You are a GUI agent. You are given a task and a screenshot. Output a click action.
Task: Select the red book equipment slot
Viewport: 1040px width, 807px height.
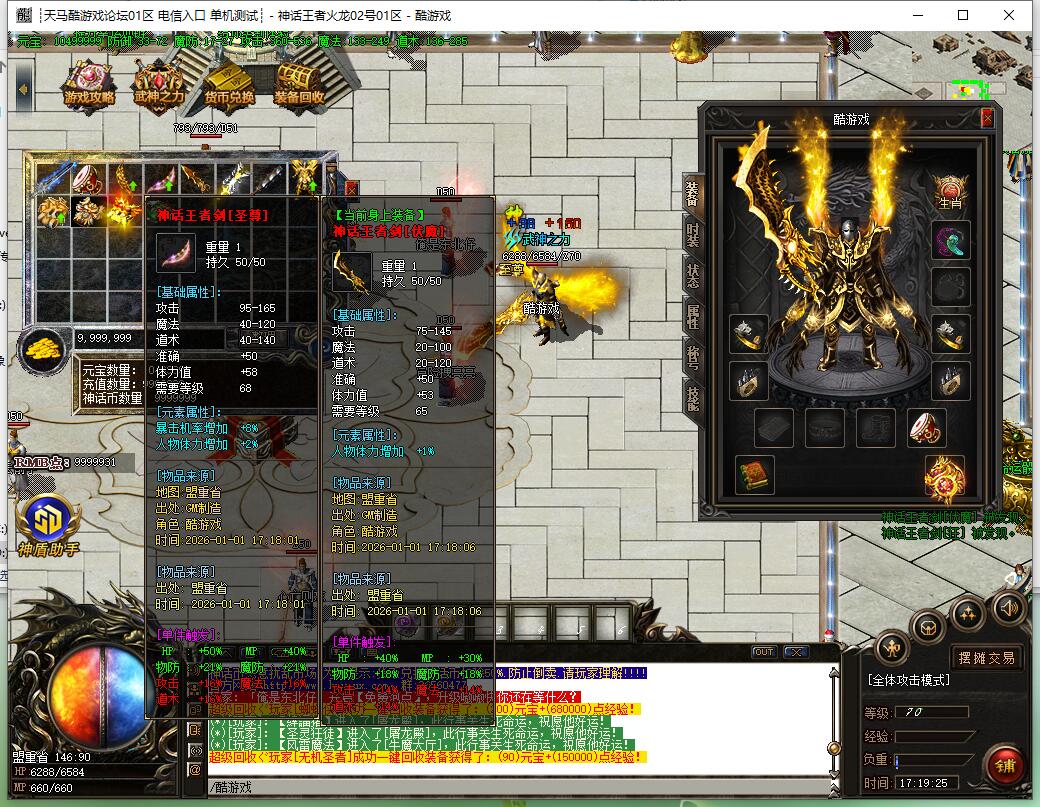[755, 474]
